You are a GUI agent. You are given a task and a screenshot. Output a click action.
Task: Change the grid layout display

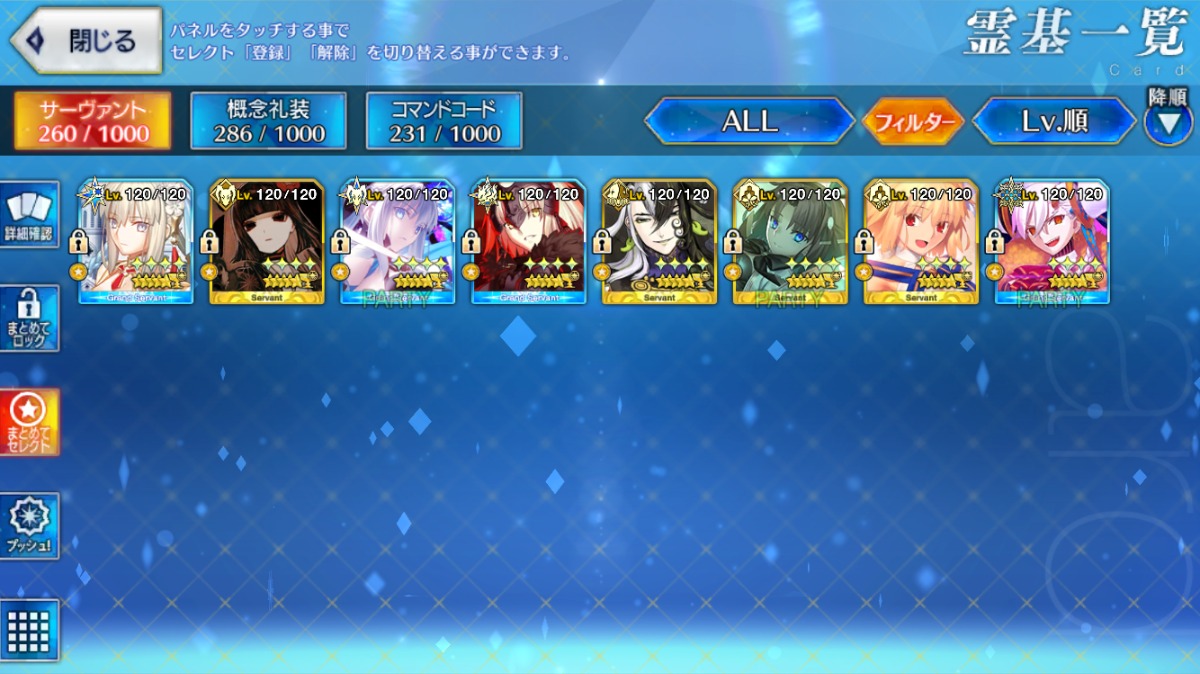pos(30,630)
